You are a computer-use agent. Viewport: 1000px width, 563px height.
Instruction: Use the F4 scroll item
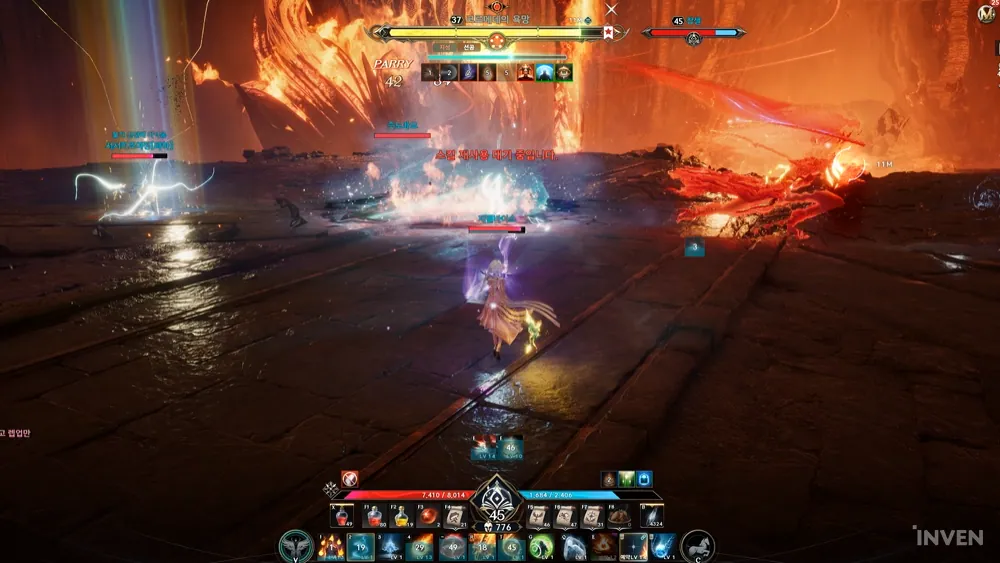click(455, 516)
